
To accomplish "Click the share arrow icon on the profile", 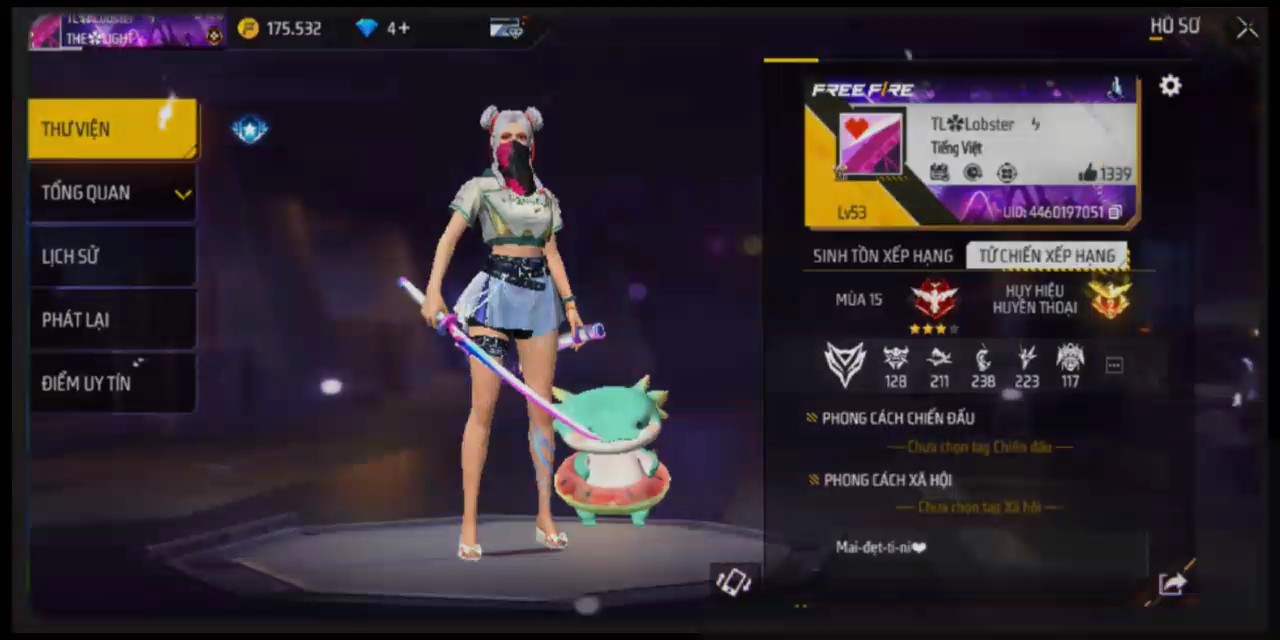I will click(1171, 583).
